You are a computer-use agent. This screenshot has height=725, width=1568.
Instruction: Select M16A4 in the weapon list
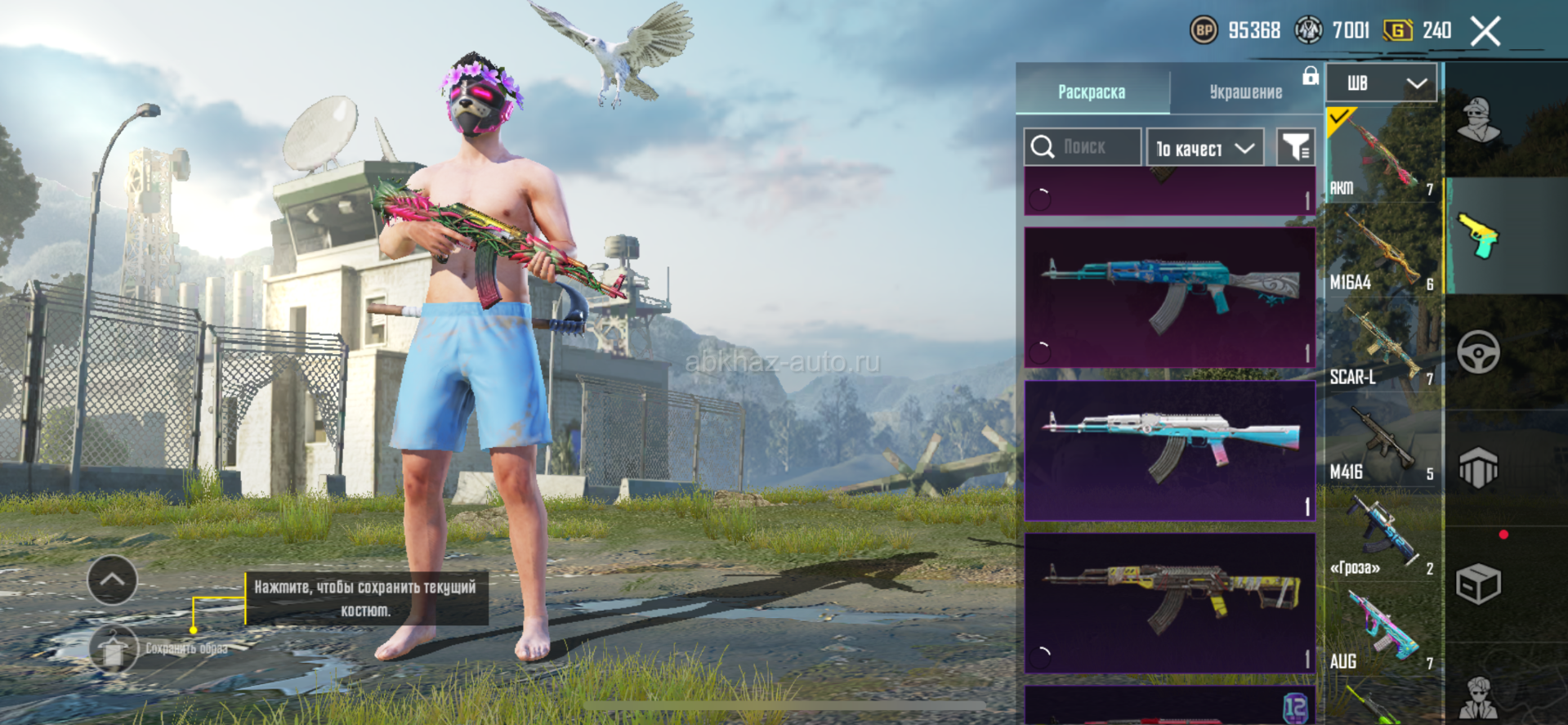1382,249
